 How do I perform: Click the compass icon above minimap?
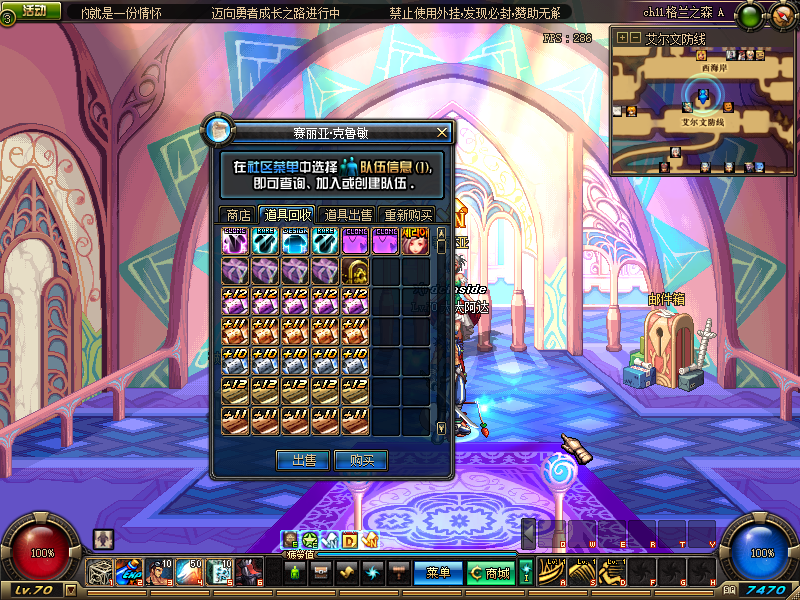[781, 14]
